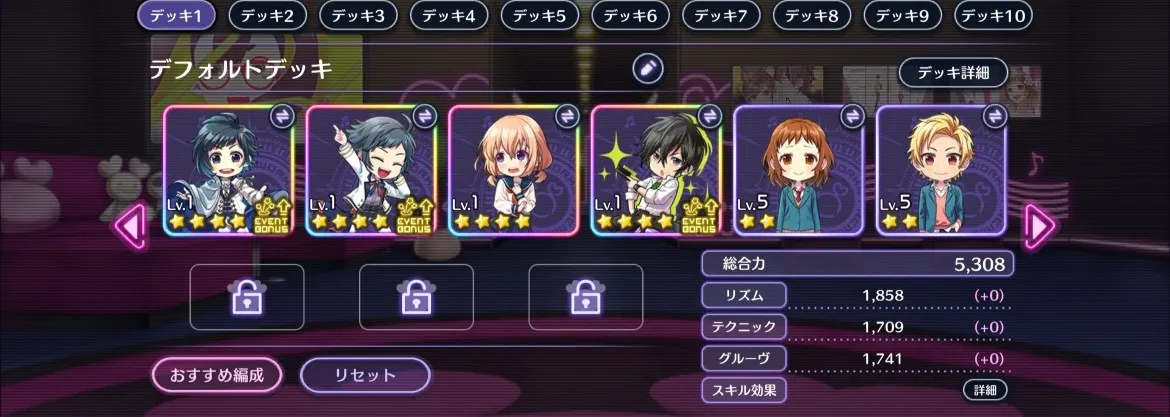Edit deck name with the pencil icon
Screen dimensions: 1170x417
tap(647, 69)
